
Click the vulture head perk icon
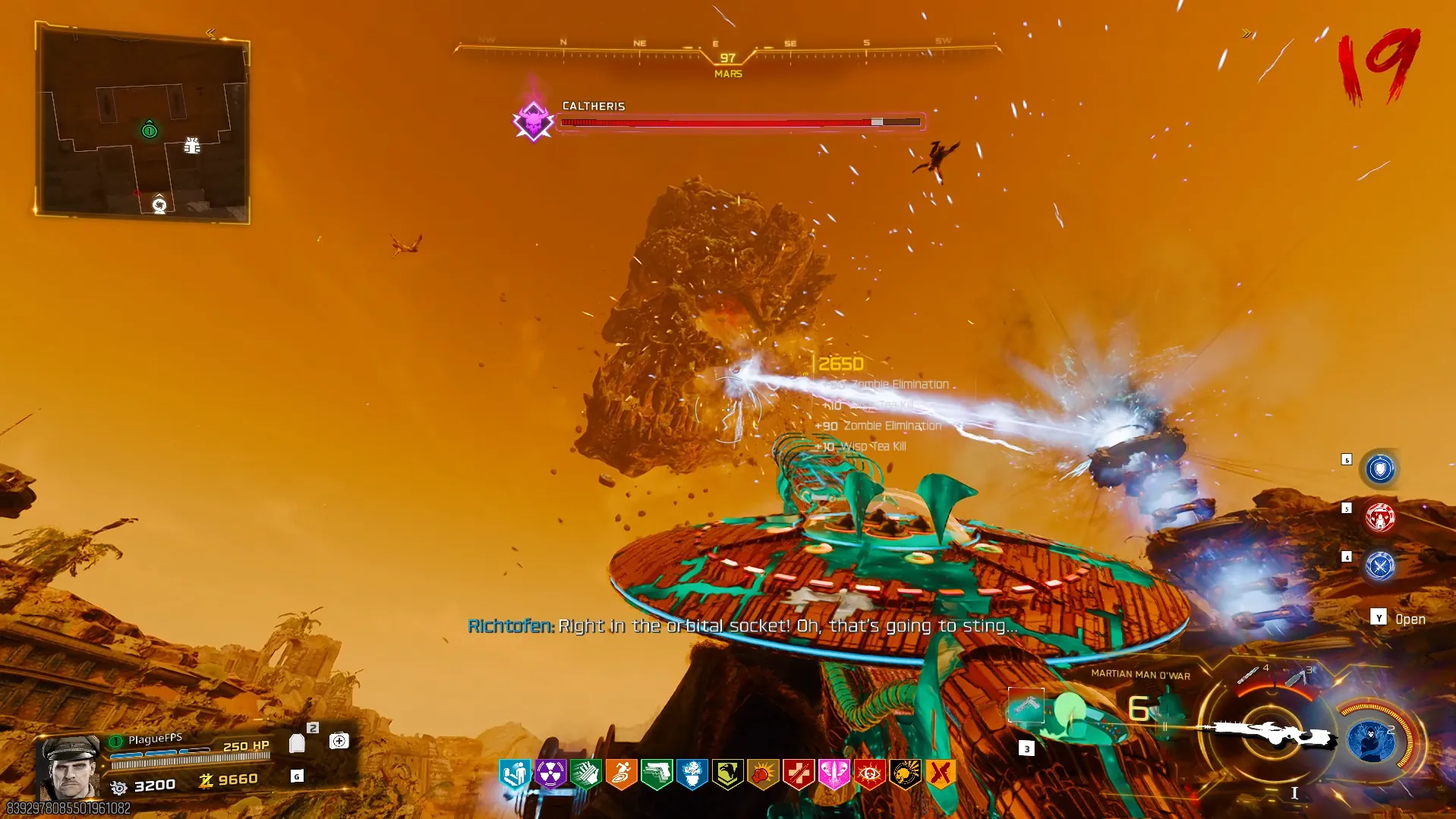[727, 774]
